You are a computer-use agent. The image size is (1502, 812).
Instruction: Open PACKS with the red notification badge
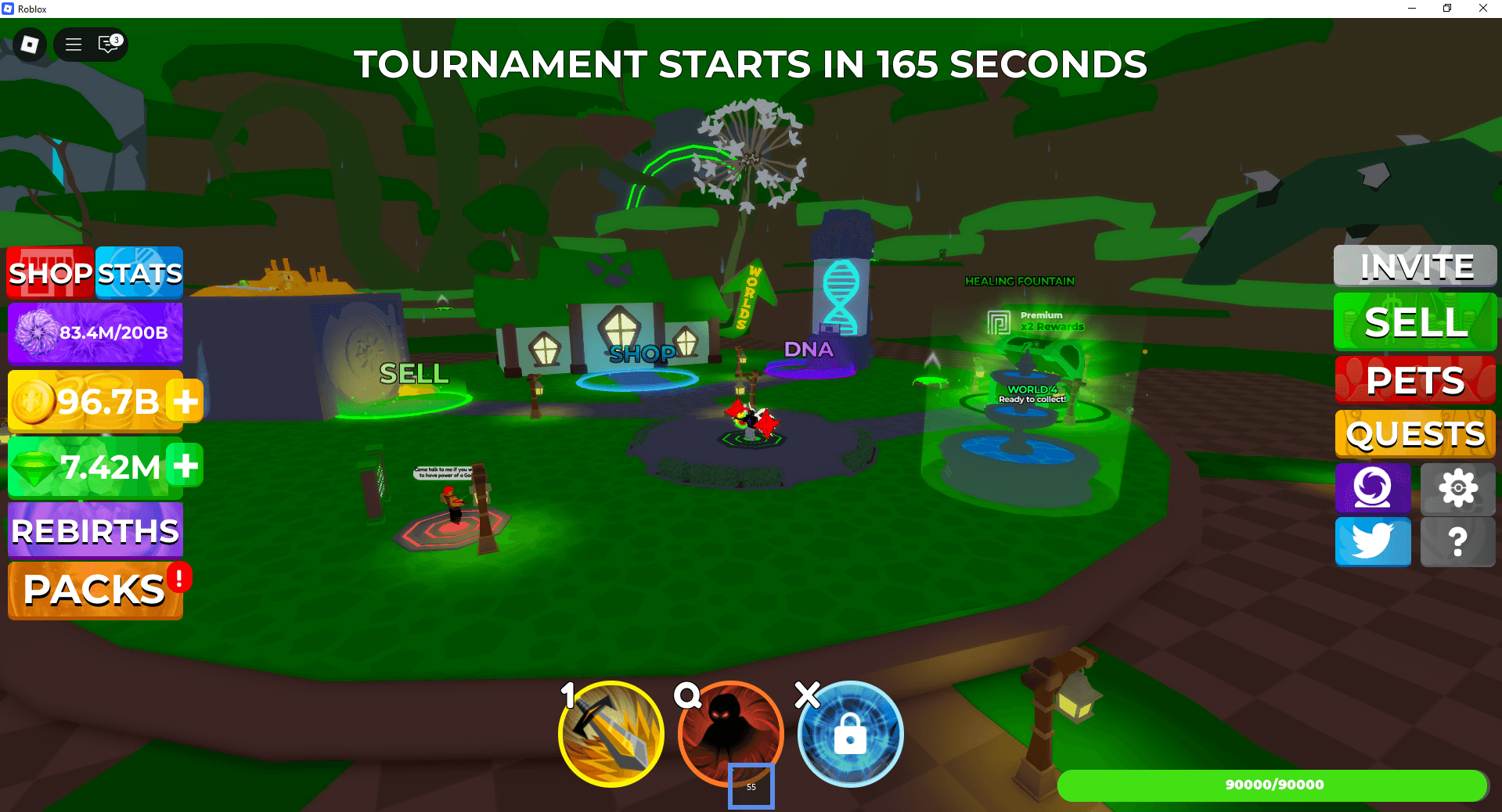[90, 591]
